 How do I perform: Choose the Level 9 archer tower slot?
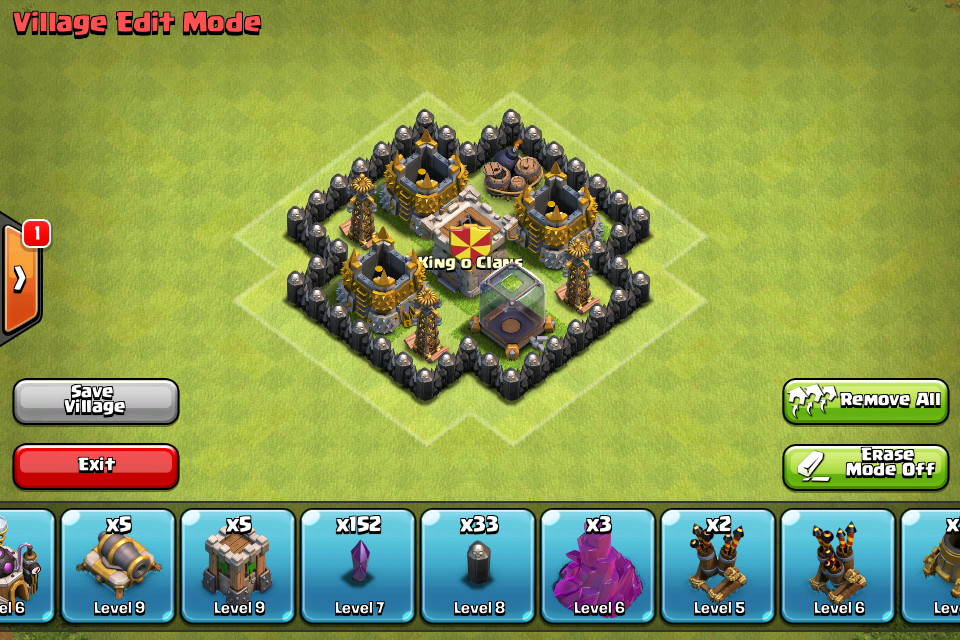(238, 566)
